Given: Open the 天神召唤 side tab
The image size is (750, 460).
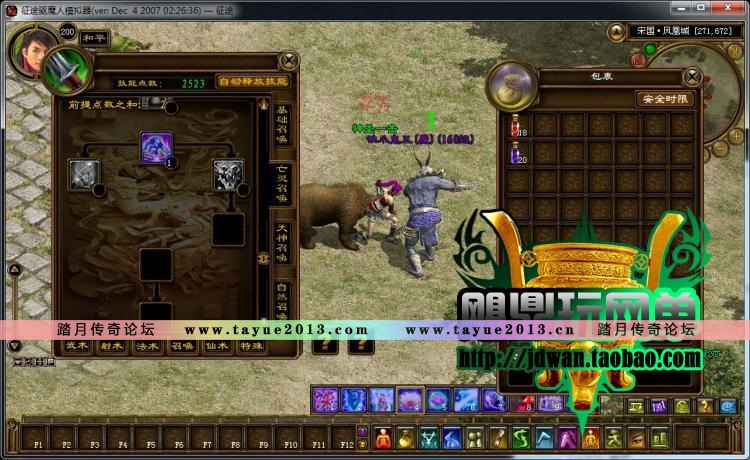Looking at the screenshot, I should tap(282, 244).
